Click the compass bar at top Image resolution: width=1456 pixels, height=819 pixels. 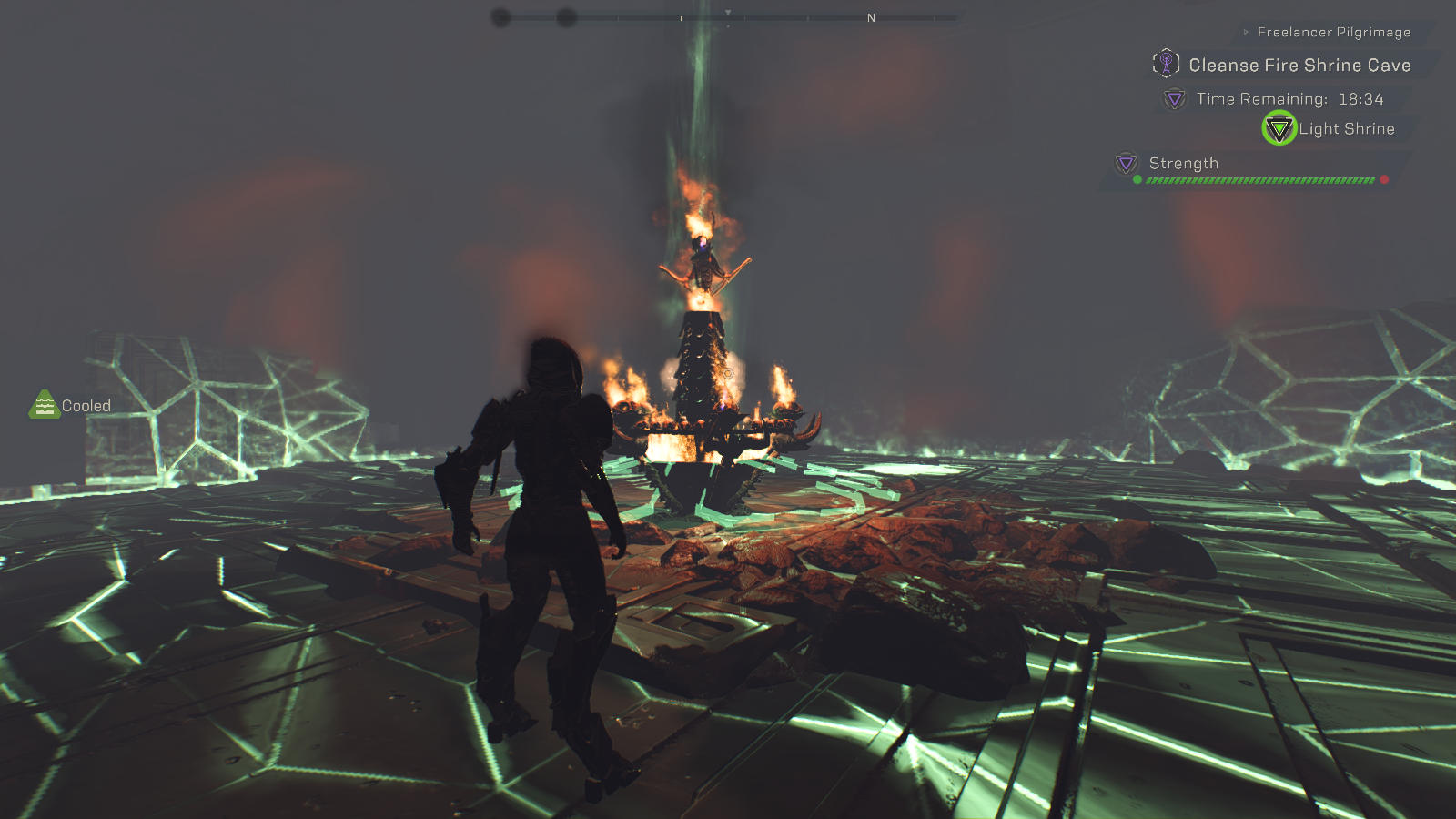pyautogui.click(x=728, y=17)
